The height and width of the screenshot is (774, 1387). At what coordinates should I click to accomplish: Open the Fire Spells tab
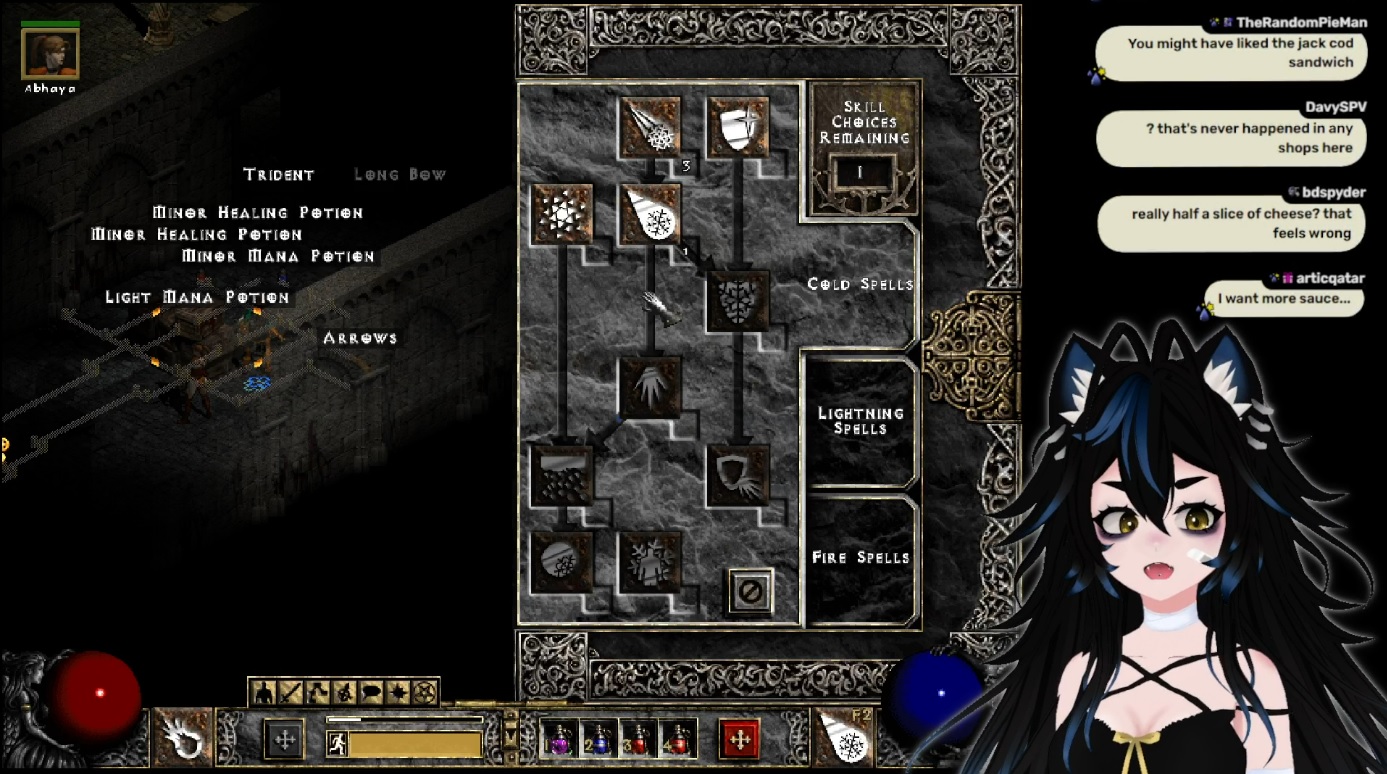pyautogui.click(x=860, y=557)
